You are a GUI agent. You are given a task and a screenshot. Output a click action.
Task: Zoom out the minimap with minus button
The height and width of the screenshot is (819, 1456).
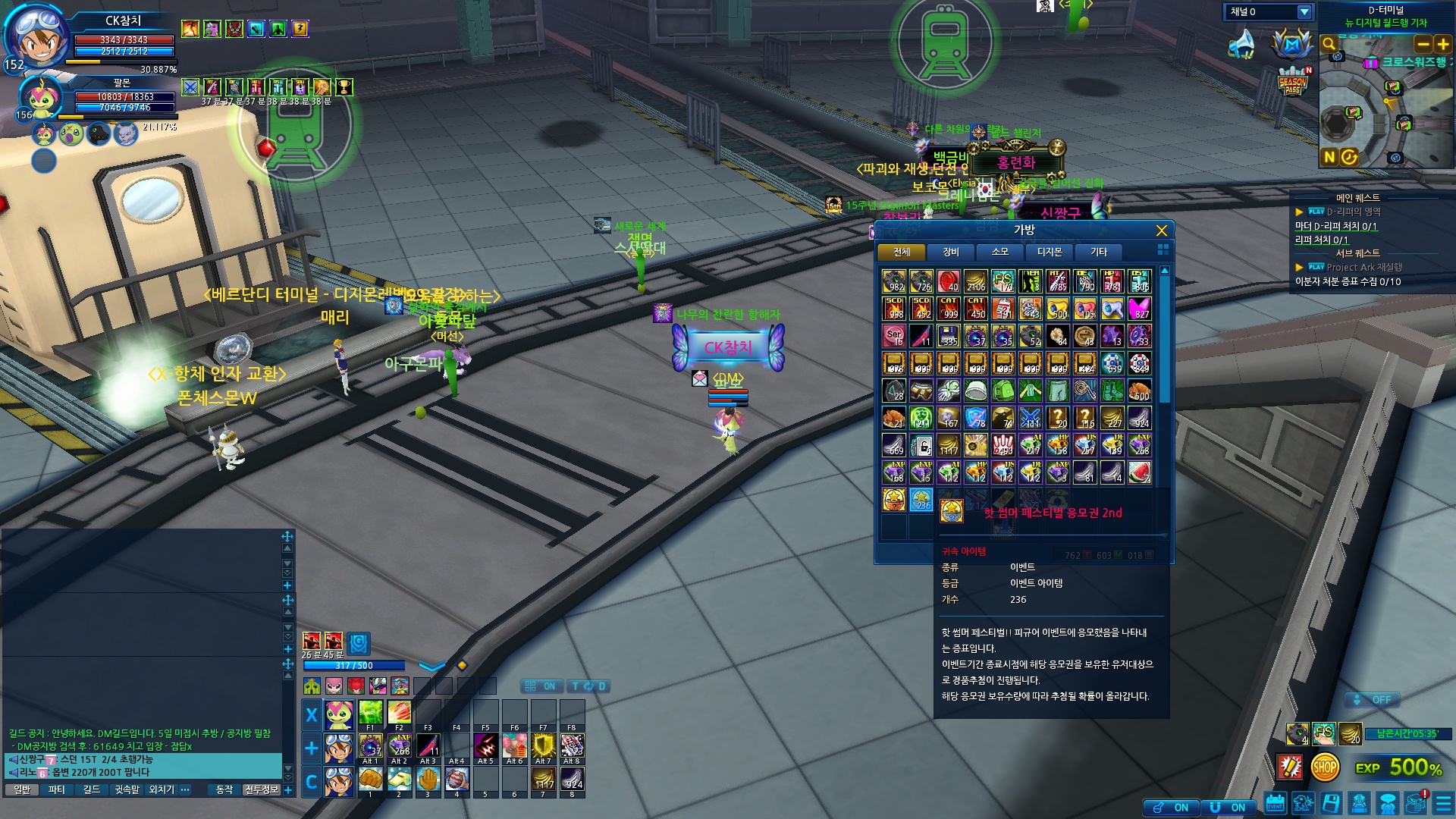(1423, 44)
